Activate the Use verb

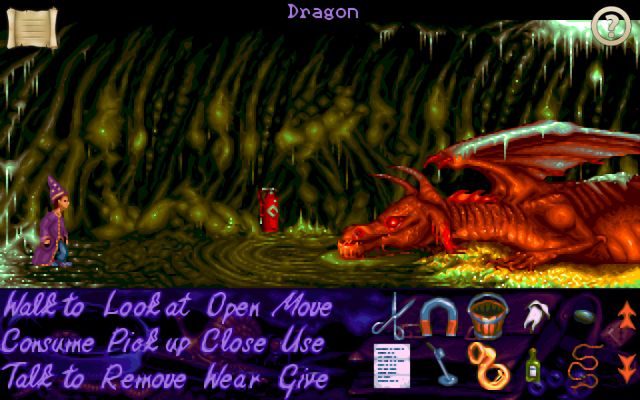(x=302, y=343)
